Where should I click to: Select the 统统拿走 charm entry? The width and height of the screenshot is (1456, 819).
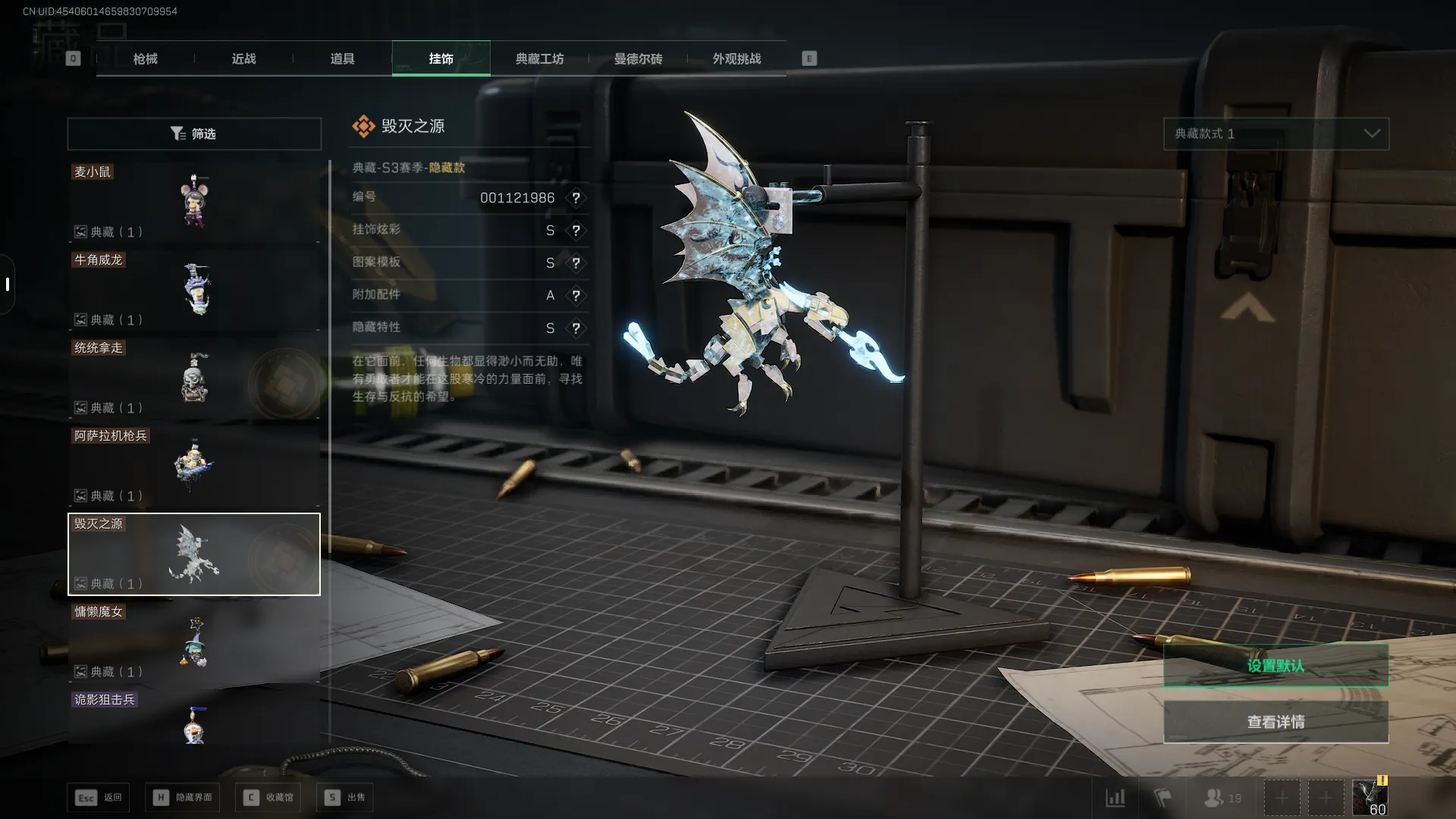pyautogui.click(x=194, y=378)
